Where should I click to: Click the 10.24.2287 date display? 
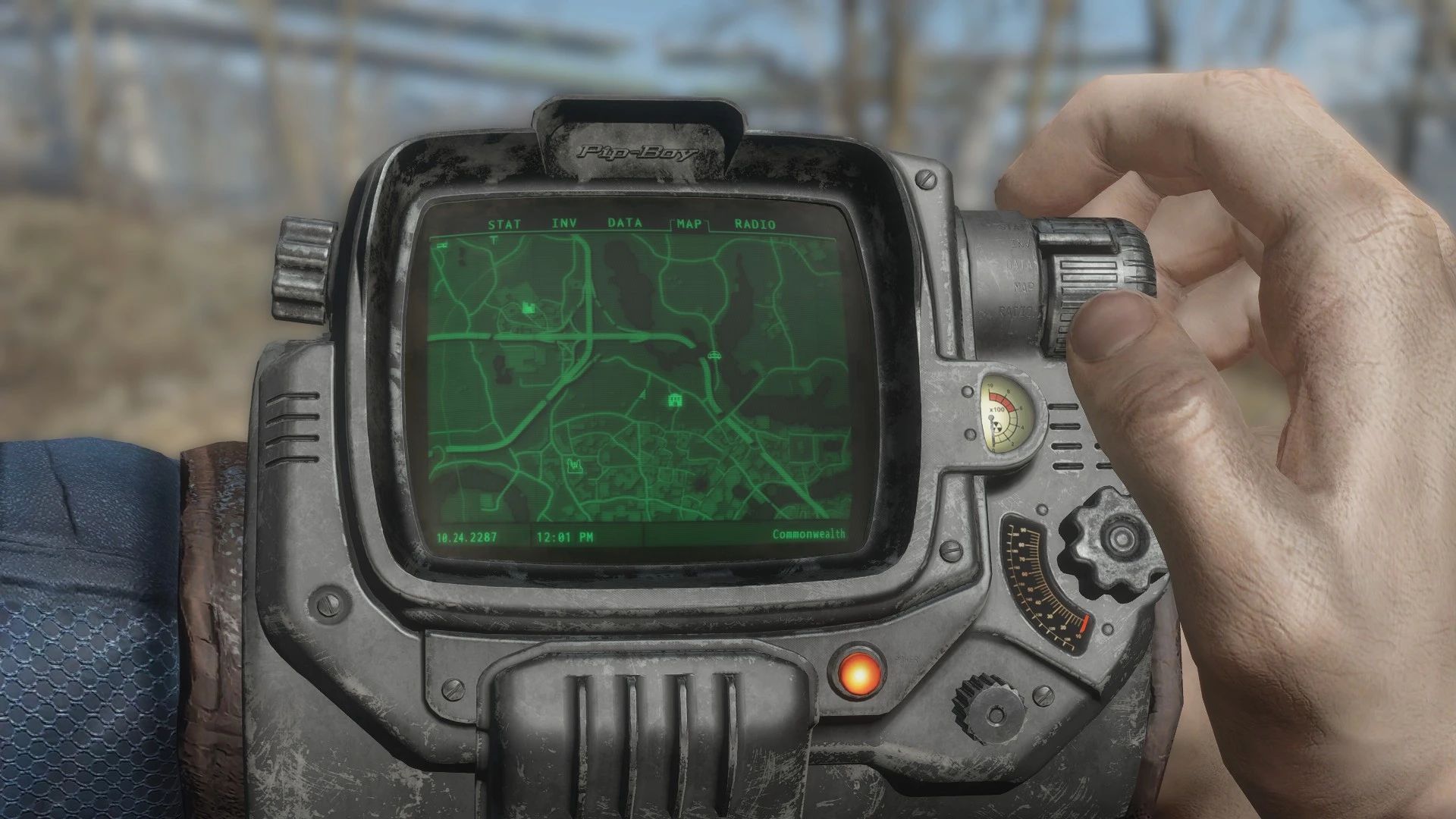click(x=466, y=534)
